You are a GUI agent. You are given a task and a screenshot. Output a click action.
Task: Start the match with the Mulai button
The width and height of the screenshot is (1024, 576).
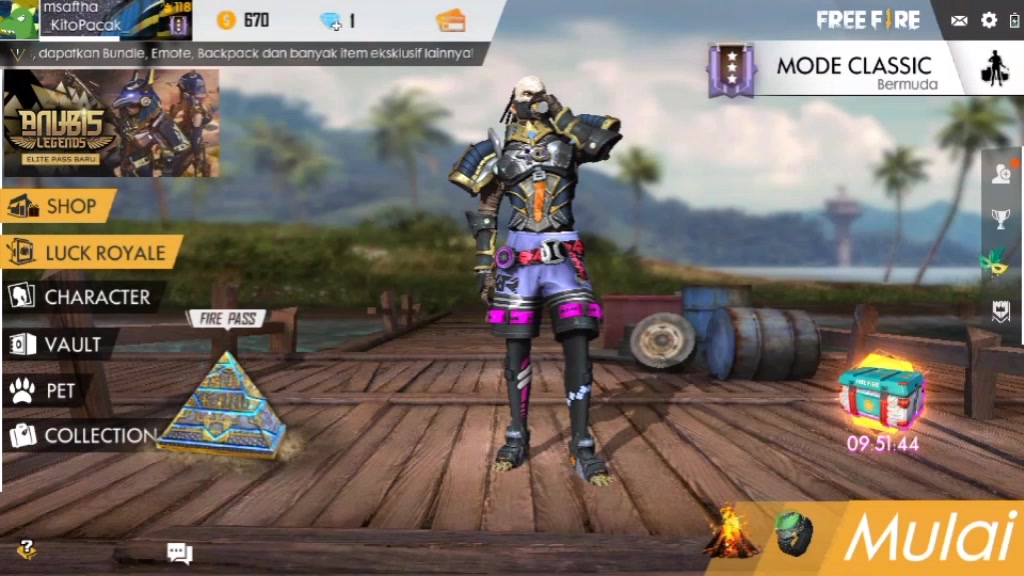pyautogui.click(x=930, y=538)
